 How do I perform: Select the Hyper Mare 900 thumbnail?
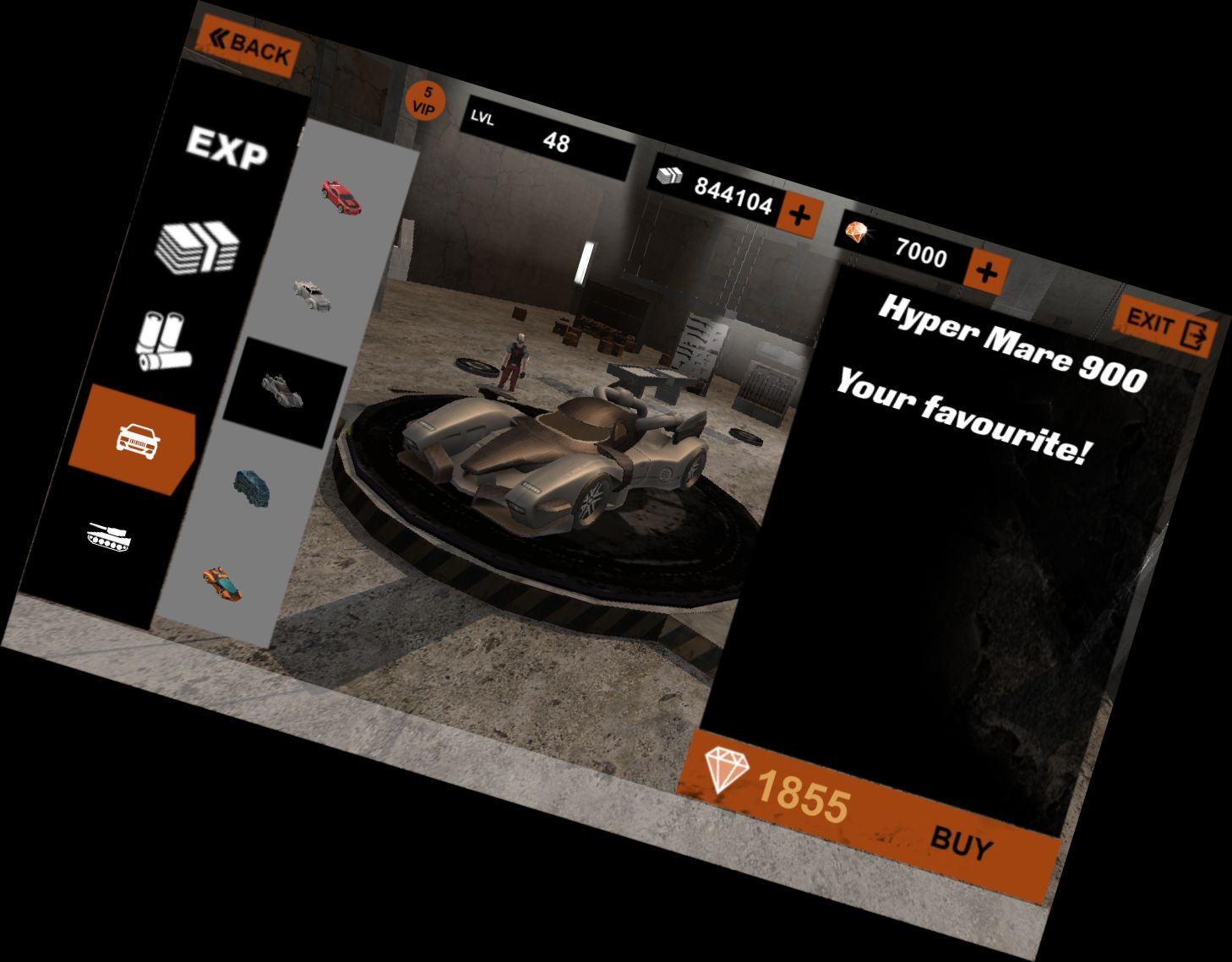pyautogui.click(x=283, y=391)
